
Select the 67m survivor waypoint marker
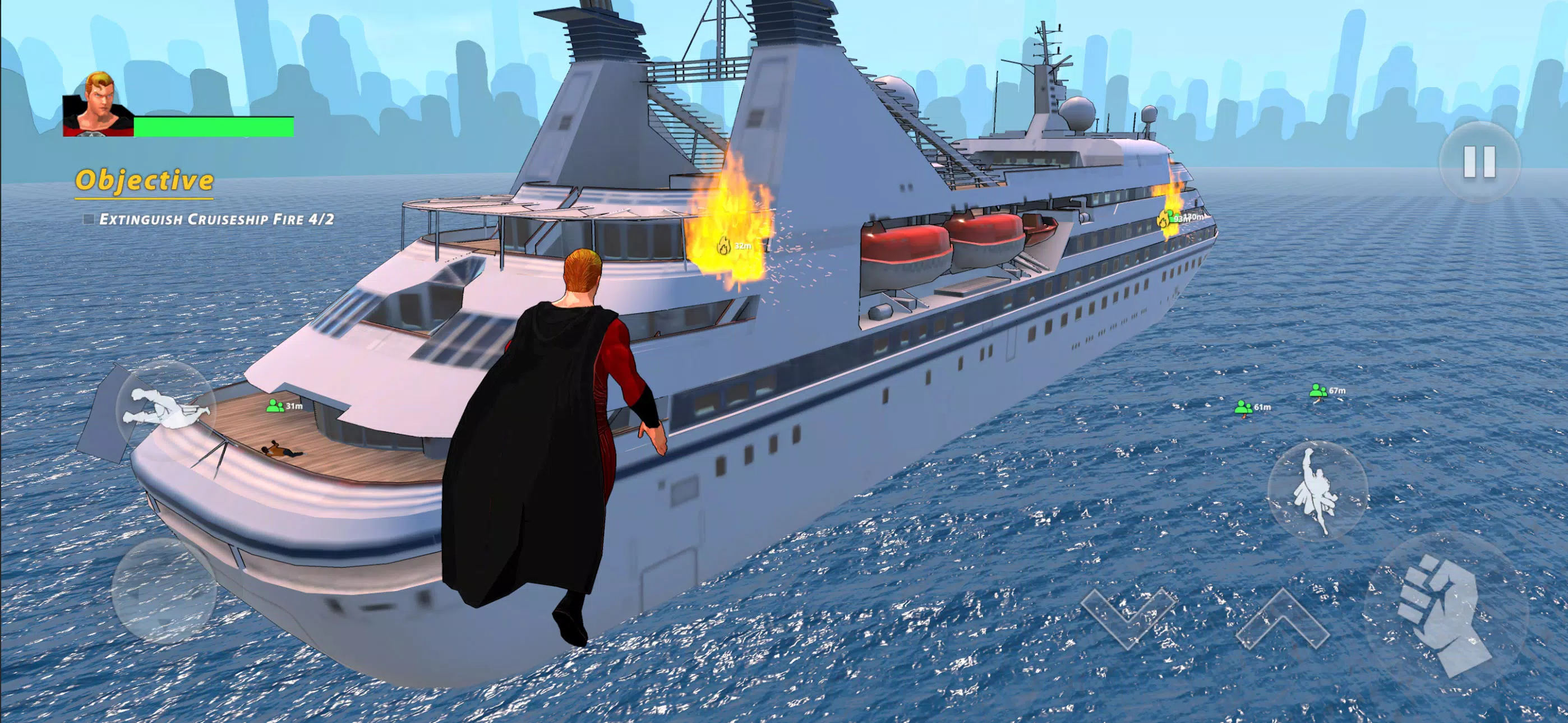(x=1318, y=391)
